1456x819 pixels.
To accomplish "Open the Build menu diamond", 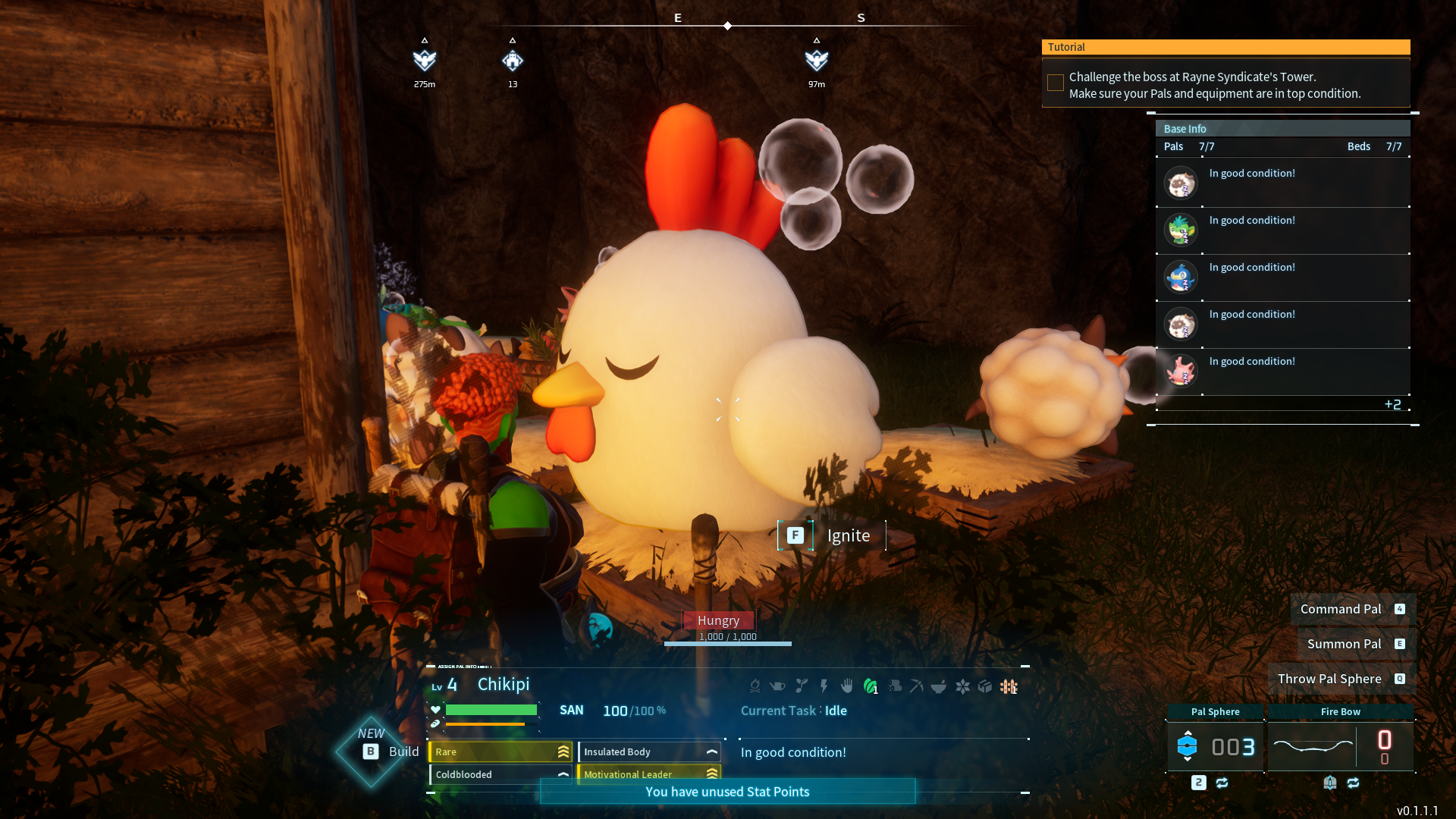I will point(371,752).
